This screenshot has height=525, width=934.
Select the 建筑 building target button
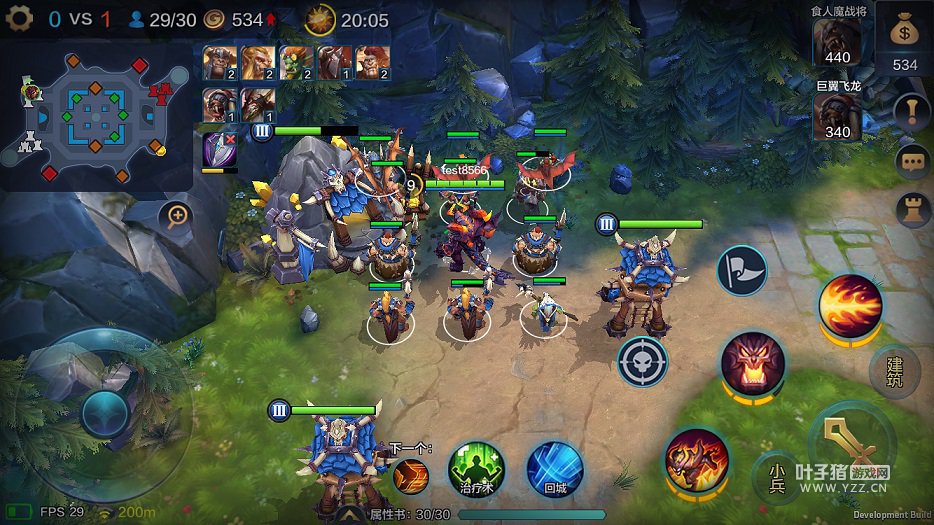(893, 370)
